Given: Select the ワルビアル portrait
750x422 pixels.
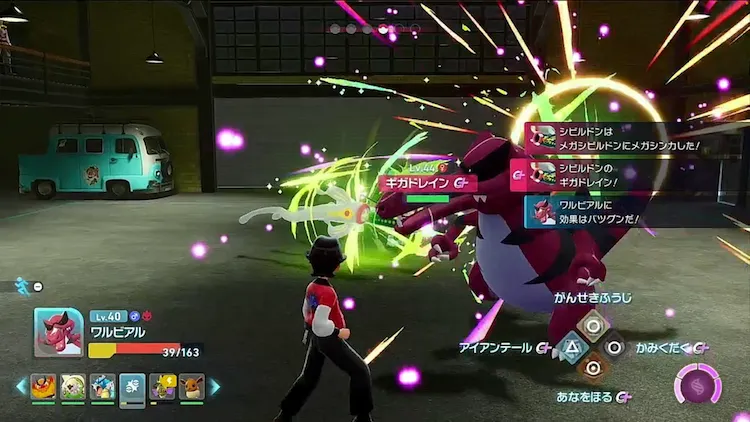Looking at the screenshot, I should pos(58,332).
